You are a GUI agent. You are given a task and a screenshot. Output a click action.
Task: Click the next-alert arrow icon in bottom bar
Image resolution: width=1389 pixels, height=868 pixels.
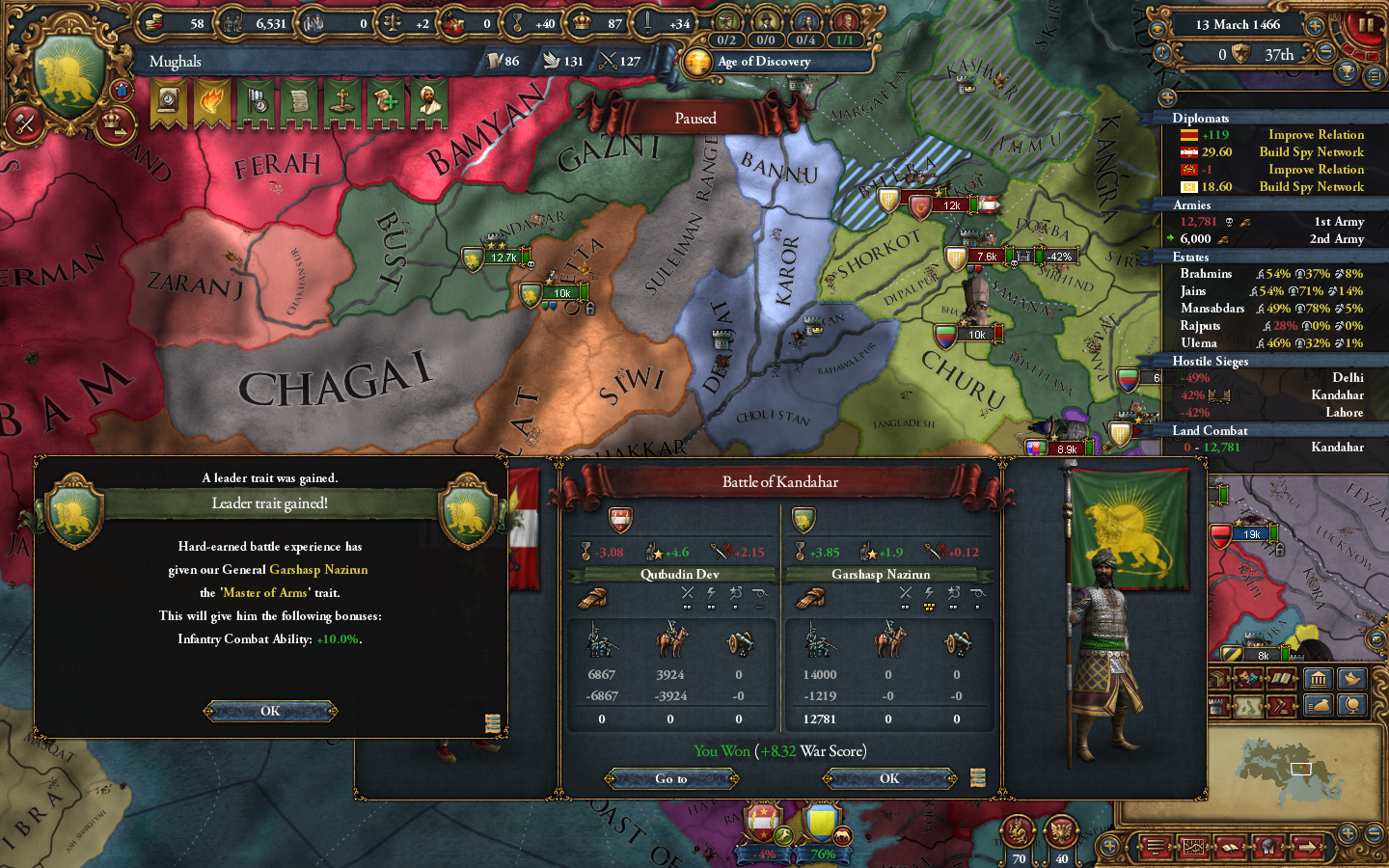tap(1308, 846)
